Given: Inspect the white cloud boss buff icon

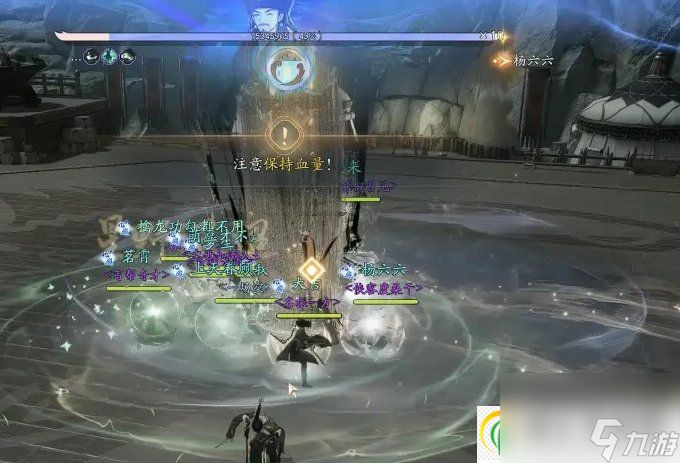Looking at the screenshot, I should (127, 56).
